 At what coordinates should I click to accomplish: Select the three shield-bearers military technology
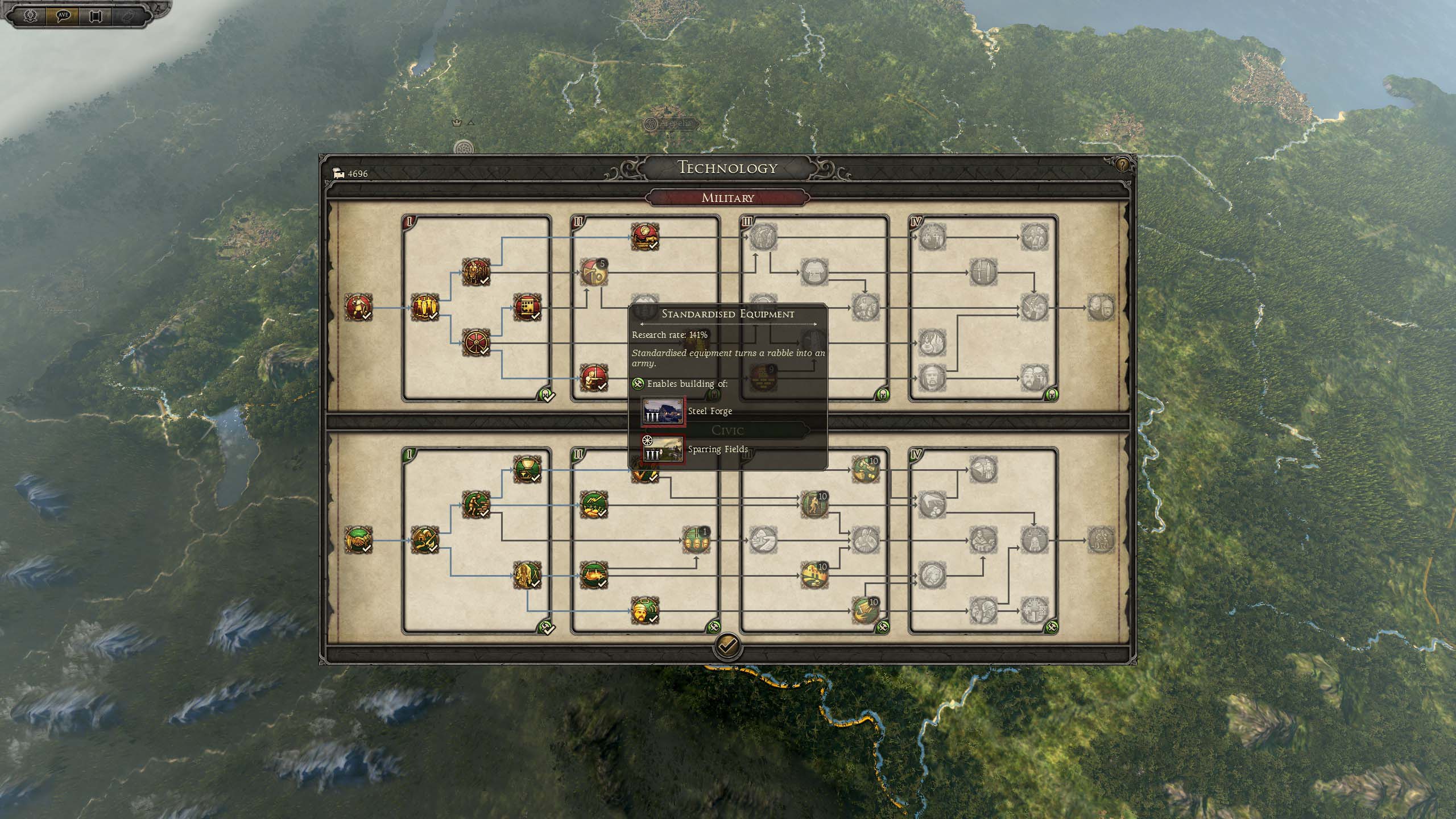point(425,308)
